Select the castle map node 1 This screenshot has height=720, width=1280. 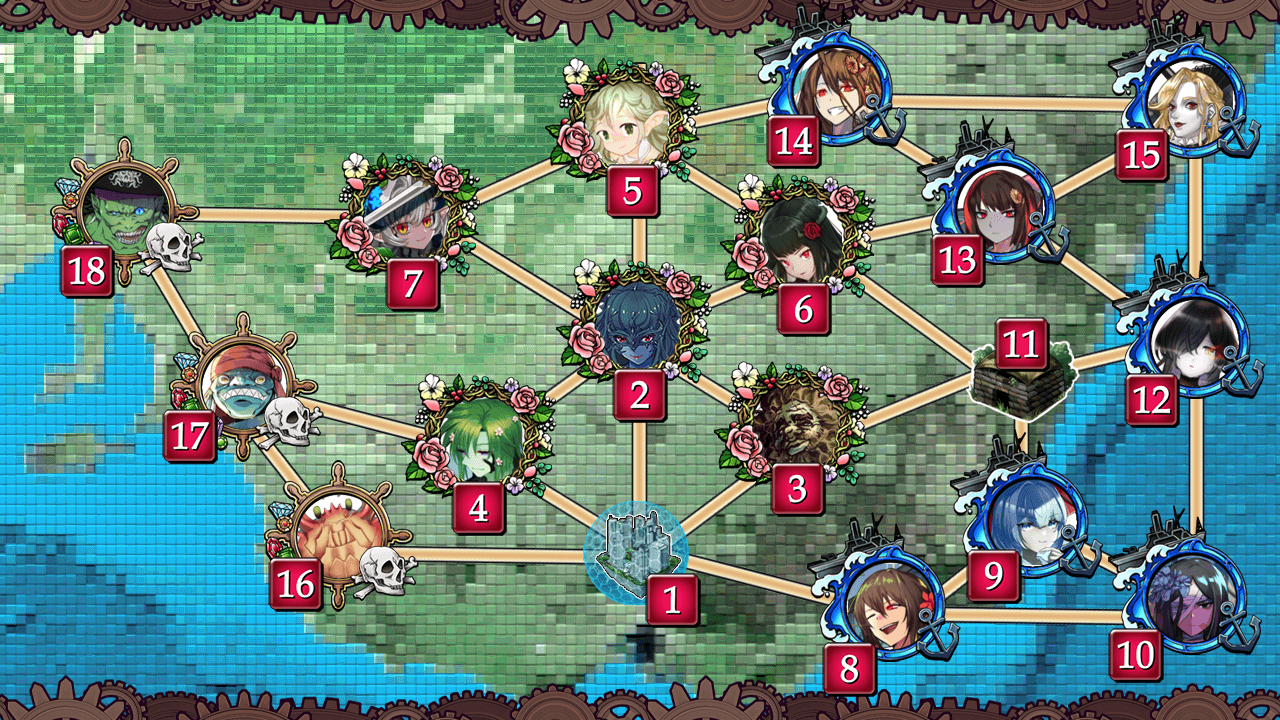click(x=636, y=552)
